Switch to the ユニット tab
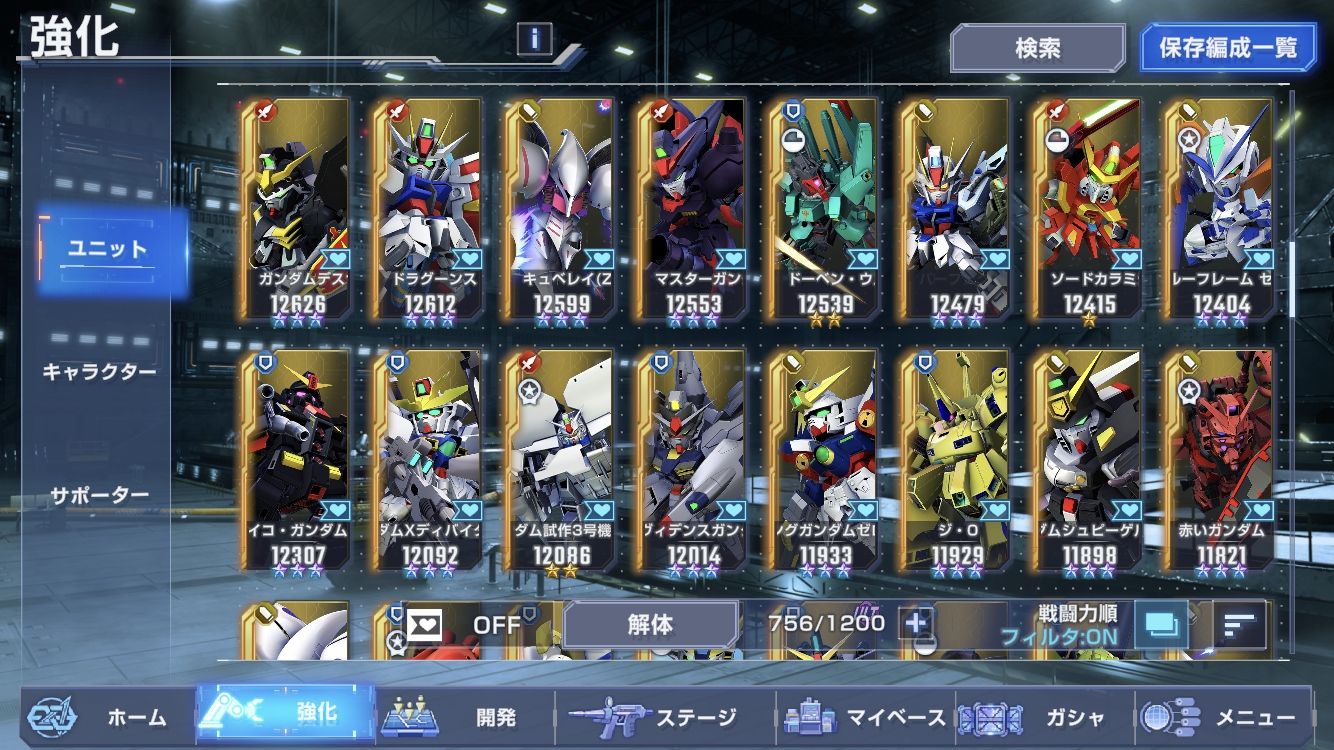The image size is (1334, 750). (108, 250)
